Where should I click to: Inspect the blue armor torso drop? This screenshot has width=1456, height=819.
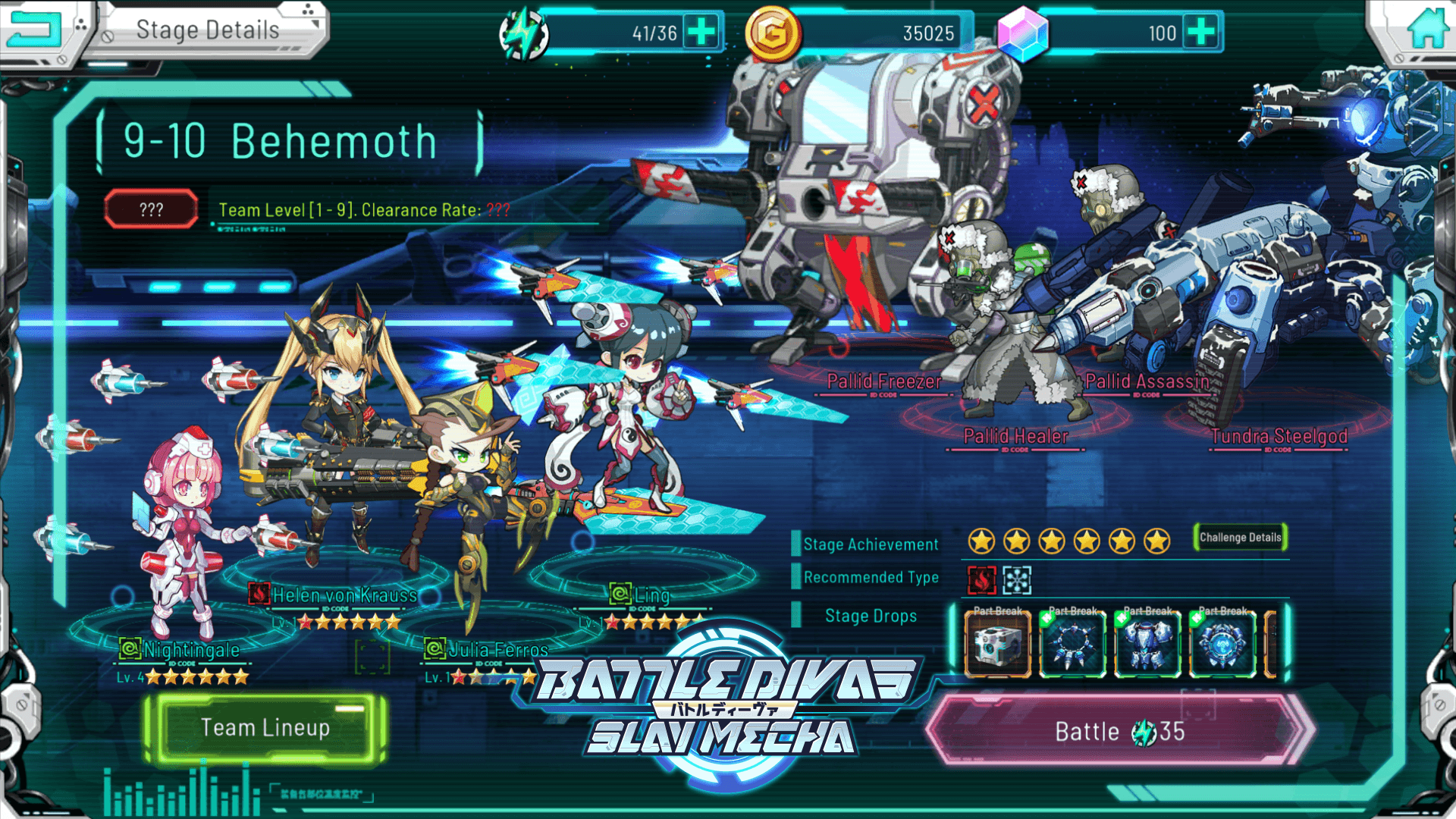tap(1147, 644)
